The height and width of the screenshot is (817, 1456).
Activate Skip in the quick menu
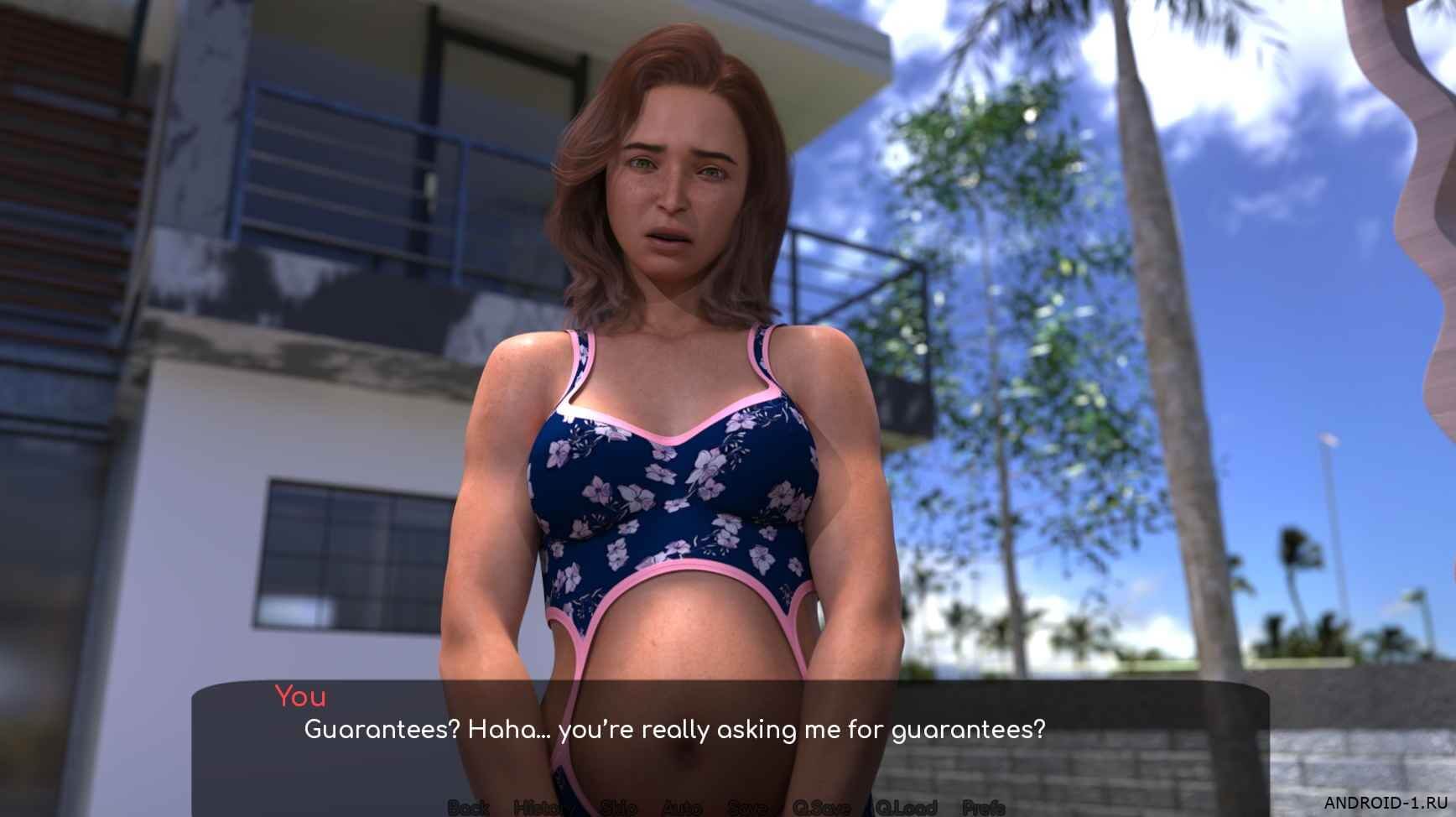coord(617,808)
